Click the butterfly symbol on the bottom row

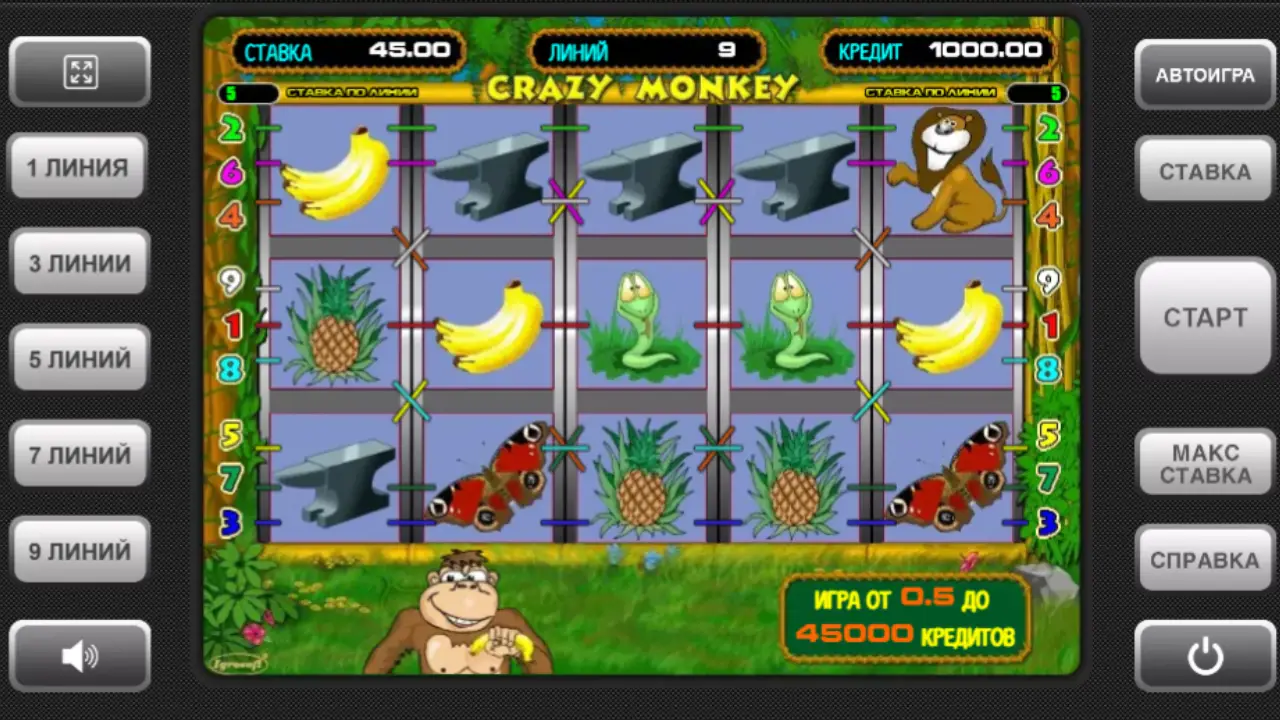pos(490,480)
